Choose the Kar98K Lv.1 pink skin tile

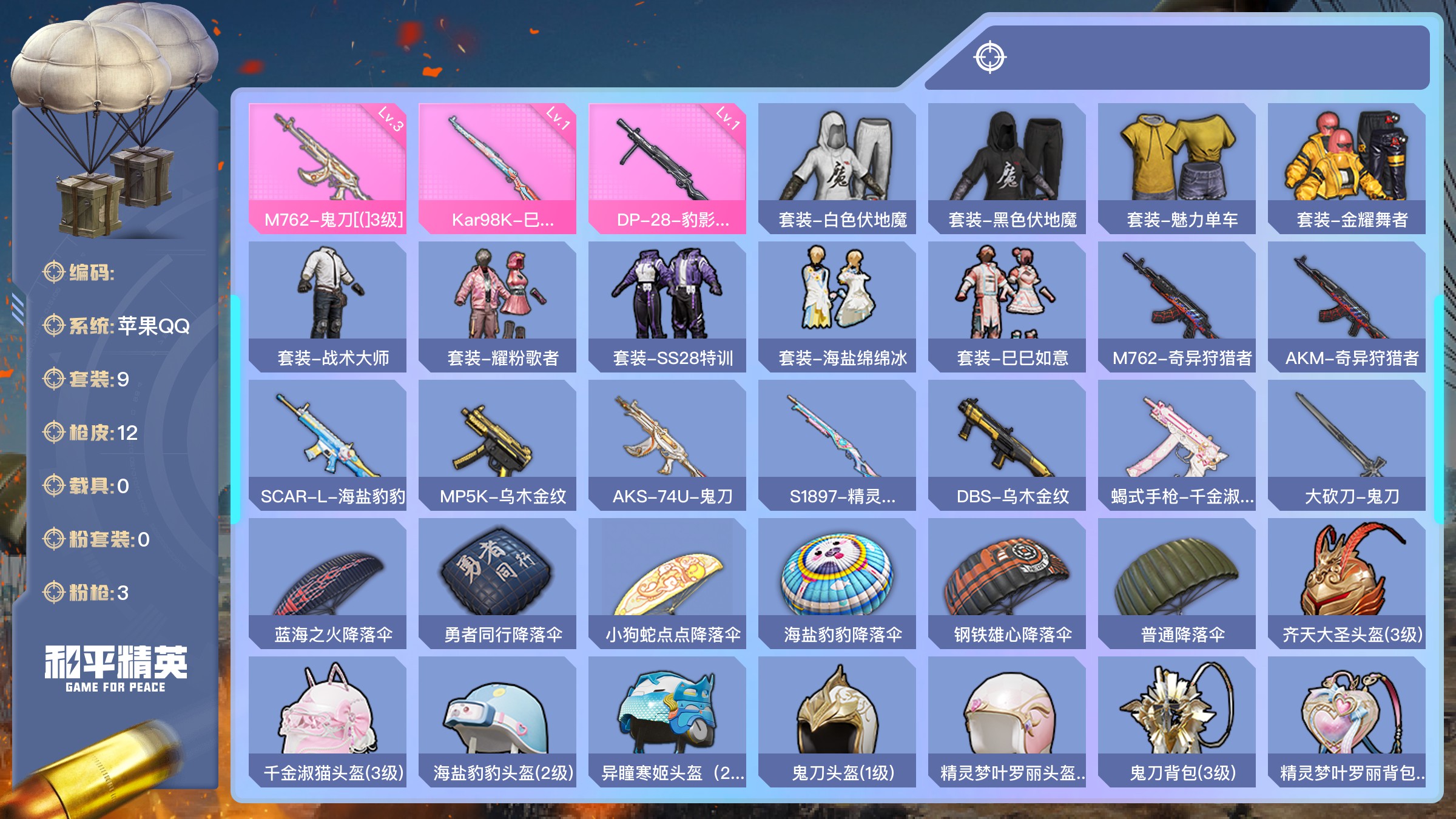point(497,168)
